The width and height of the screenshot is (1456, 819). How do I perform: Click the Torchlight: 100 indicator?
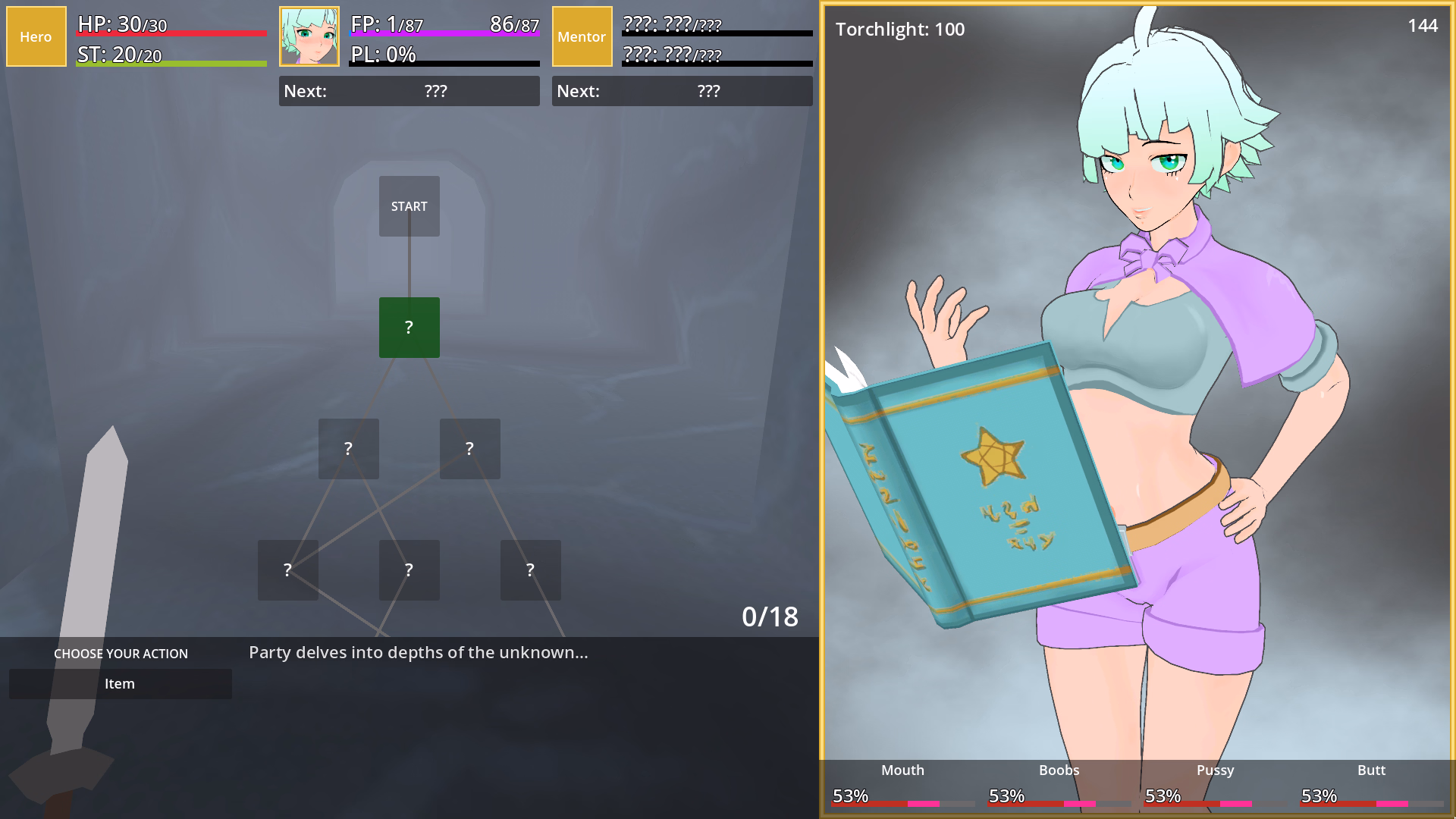899,30
